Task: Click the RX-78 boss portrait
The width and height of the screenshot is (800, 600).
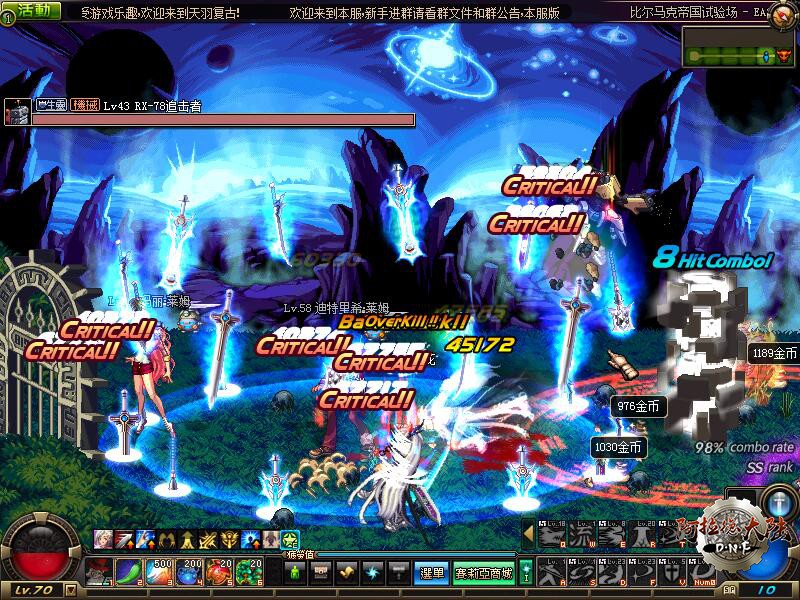Action: (16, 112)
